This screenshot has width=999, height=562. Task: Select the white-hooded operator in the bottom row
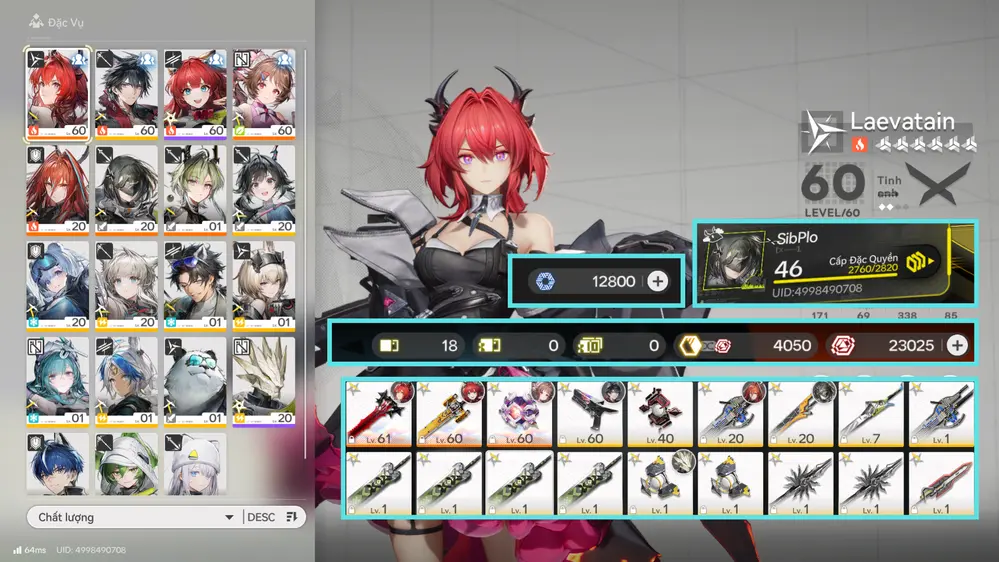click(x=195, y=463)
